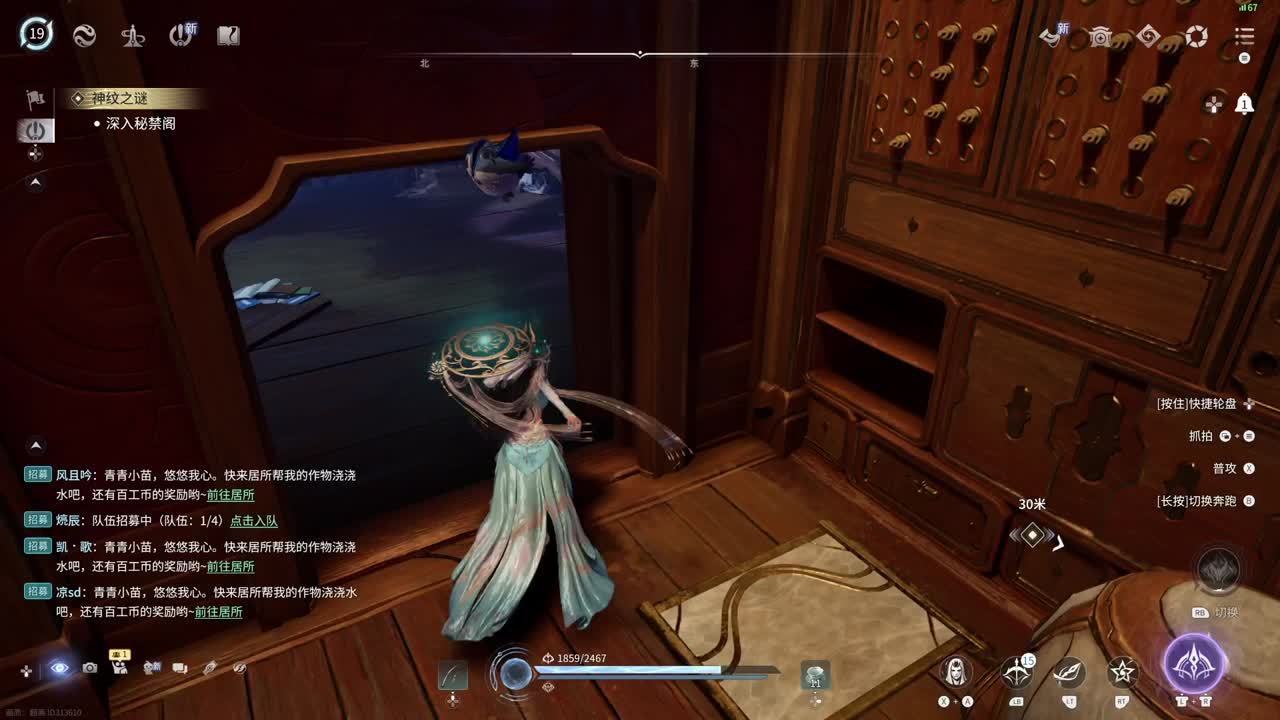
Task: Activate the feather skill icon
Action: tap(1070, 671)
